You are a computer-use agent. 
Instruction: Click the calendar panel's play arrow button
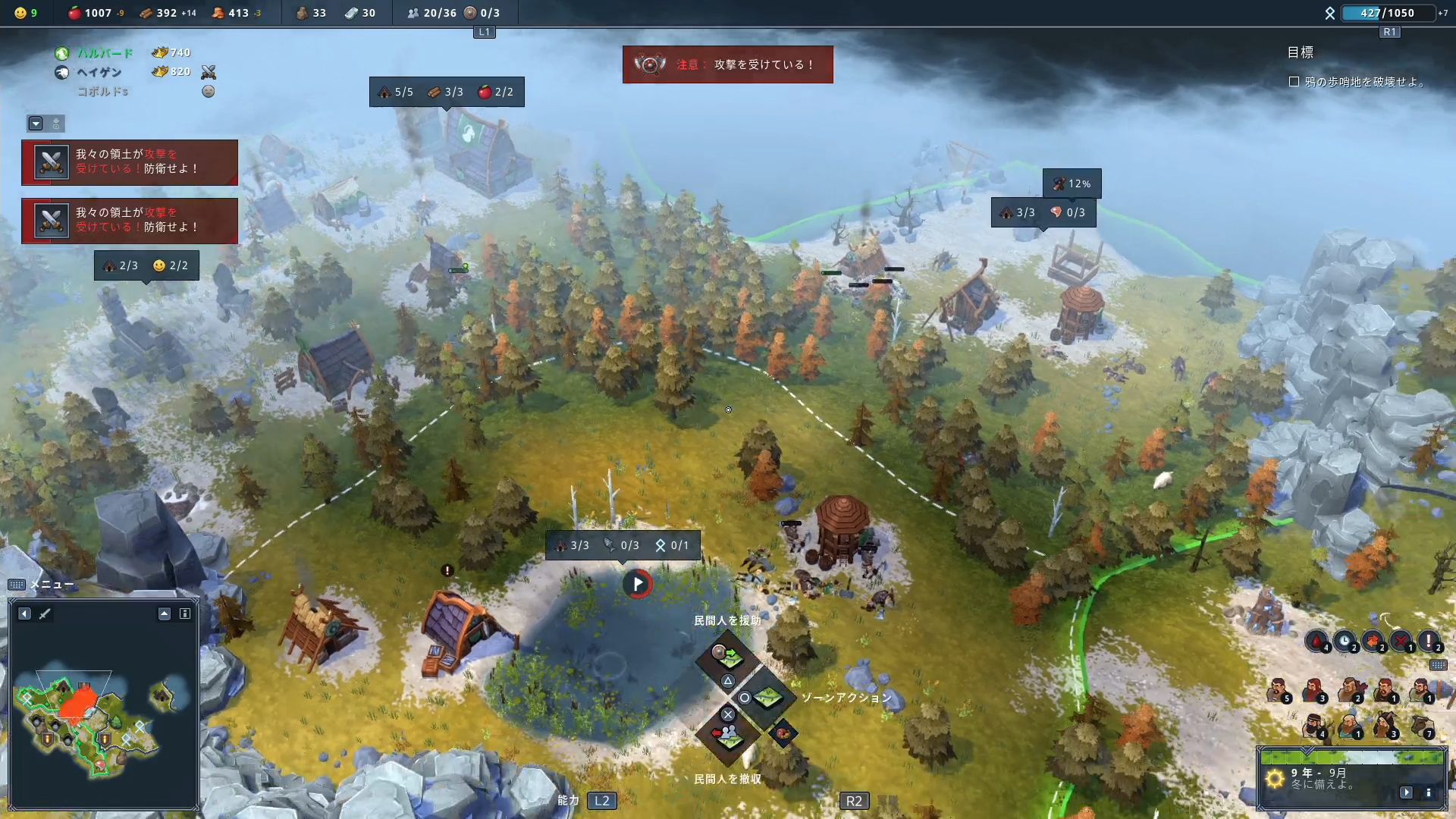[1407, 792]
